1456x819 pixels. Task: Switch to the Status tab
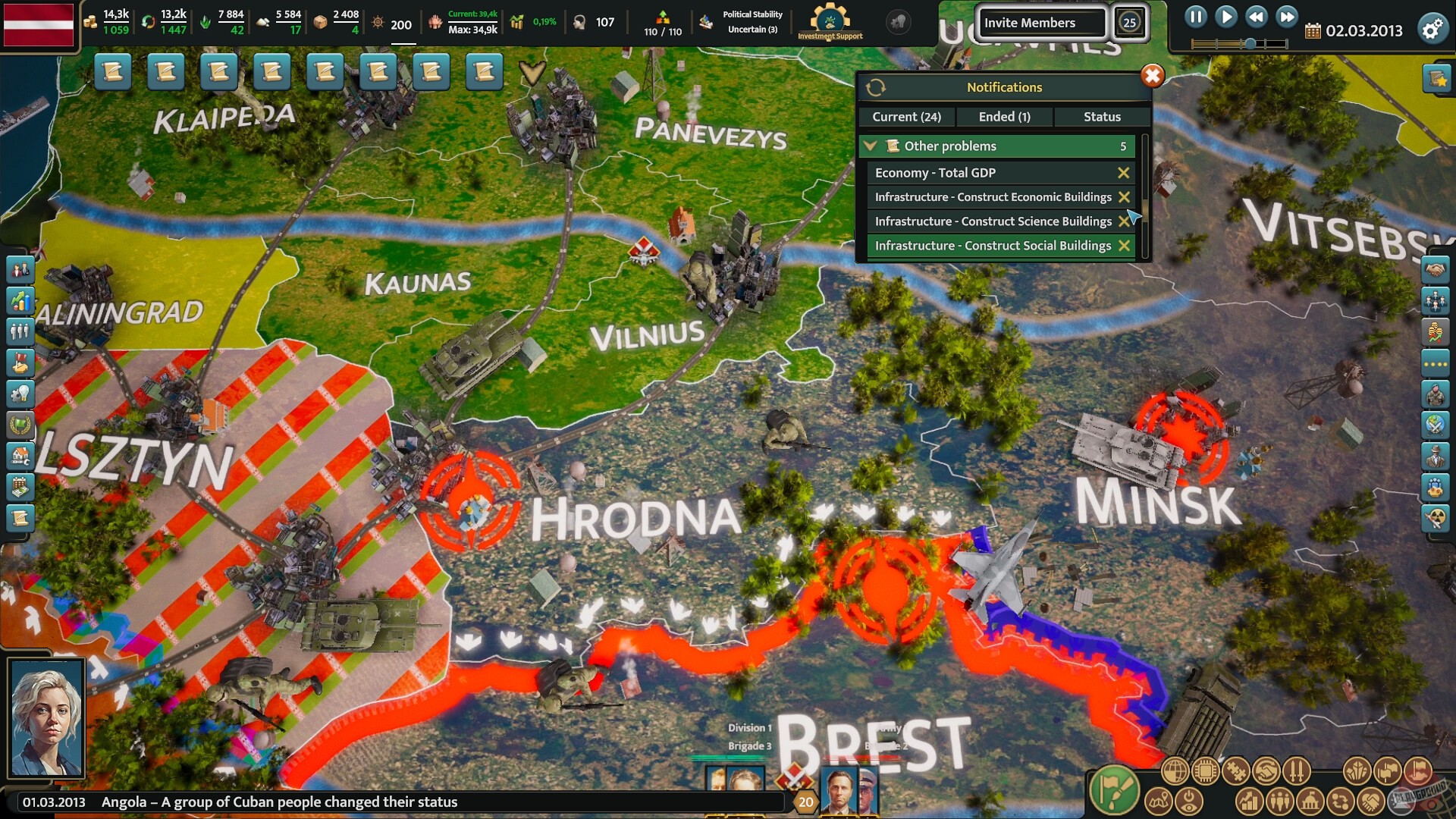1102,117
